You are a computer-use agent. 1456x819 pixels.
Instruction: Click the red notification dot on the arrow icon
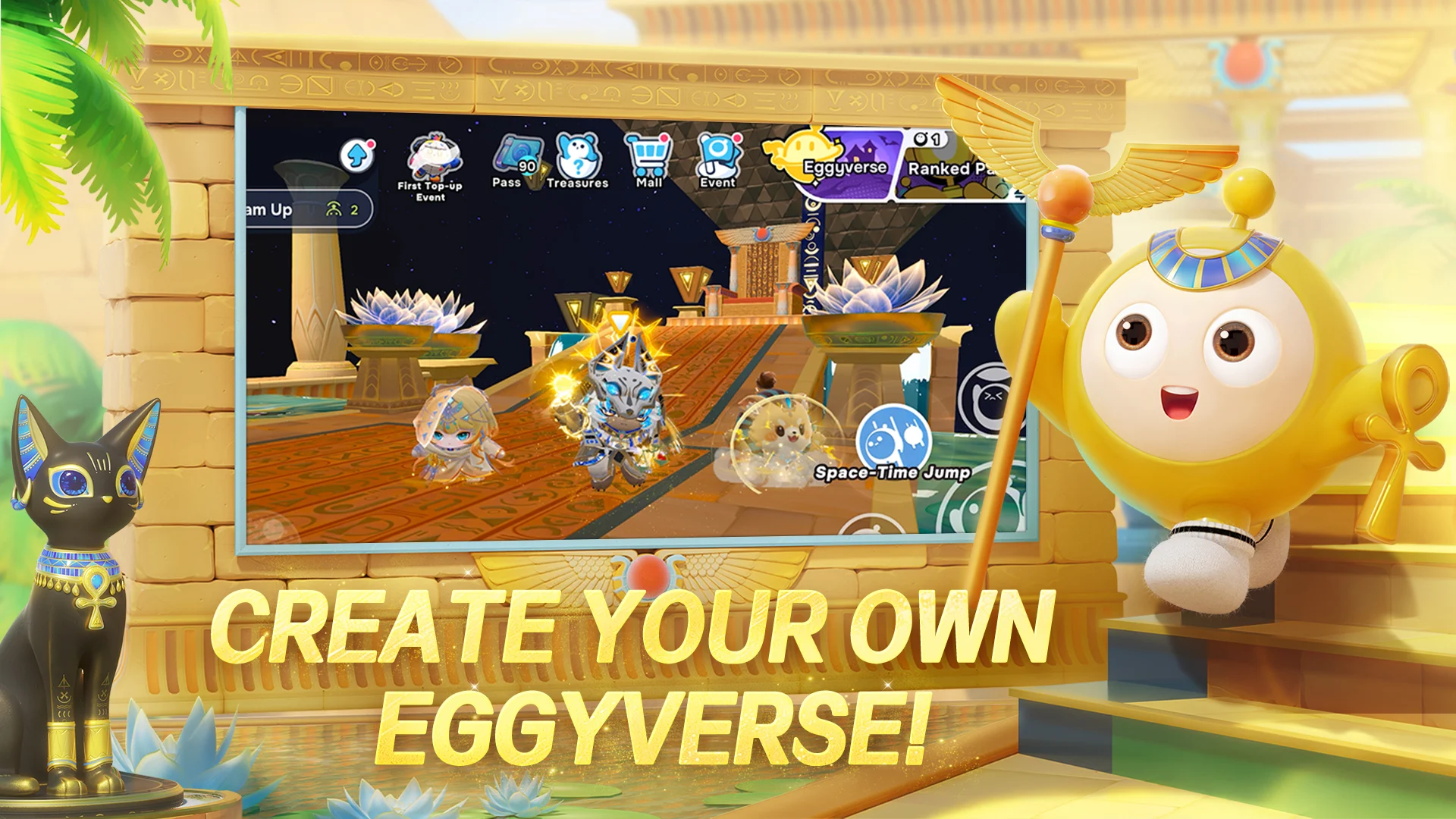pyautogui.click(x=372, y=143)
